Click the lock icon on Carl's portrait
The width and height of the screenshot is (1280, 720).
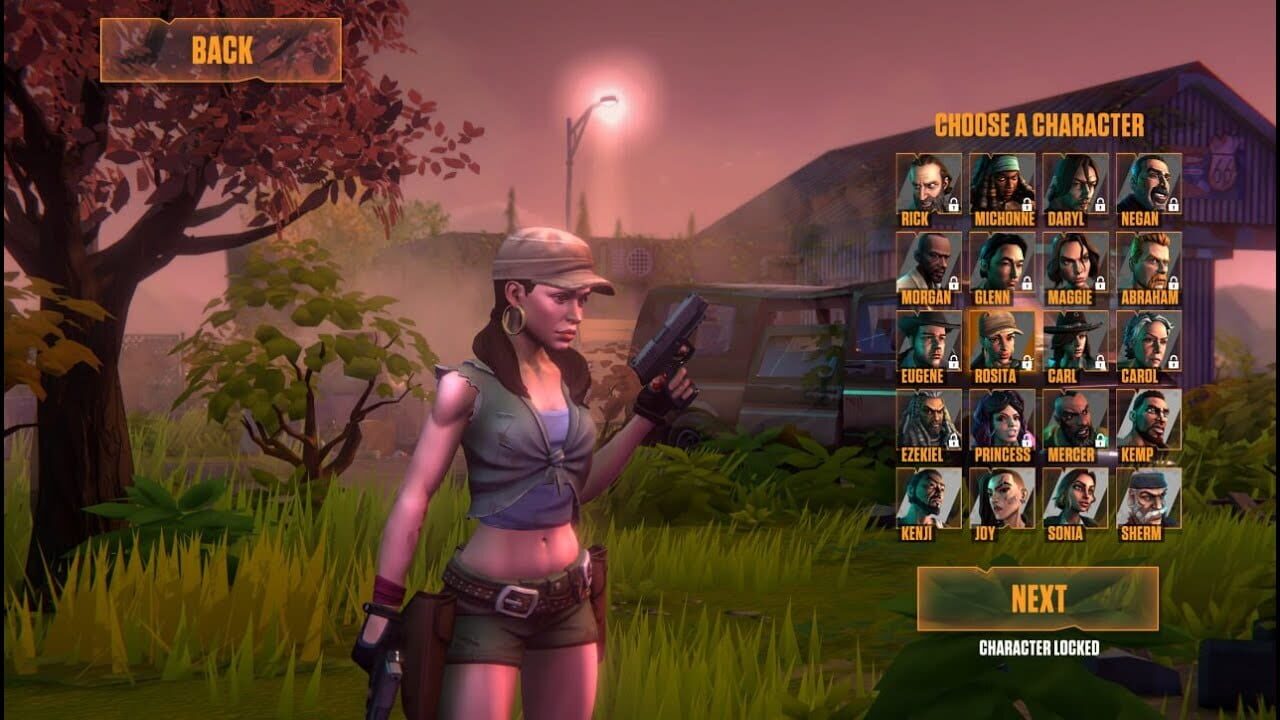click(x=1098, y=361)
